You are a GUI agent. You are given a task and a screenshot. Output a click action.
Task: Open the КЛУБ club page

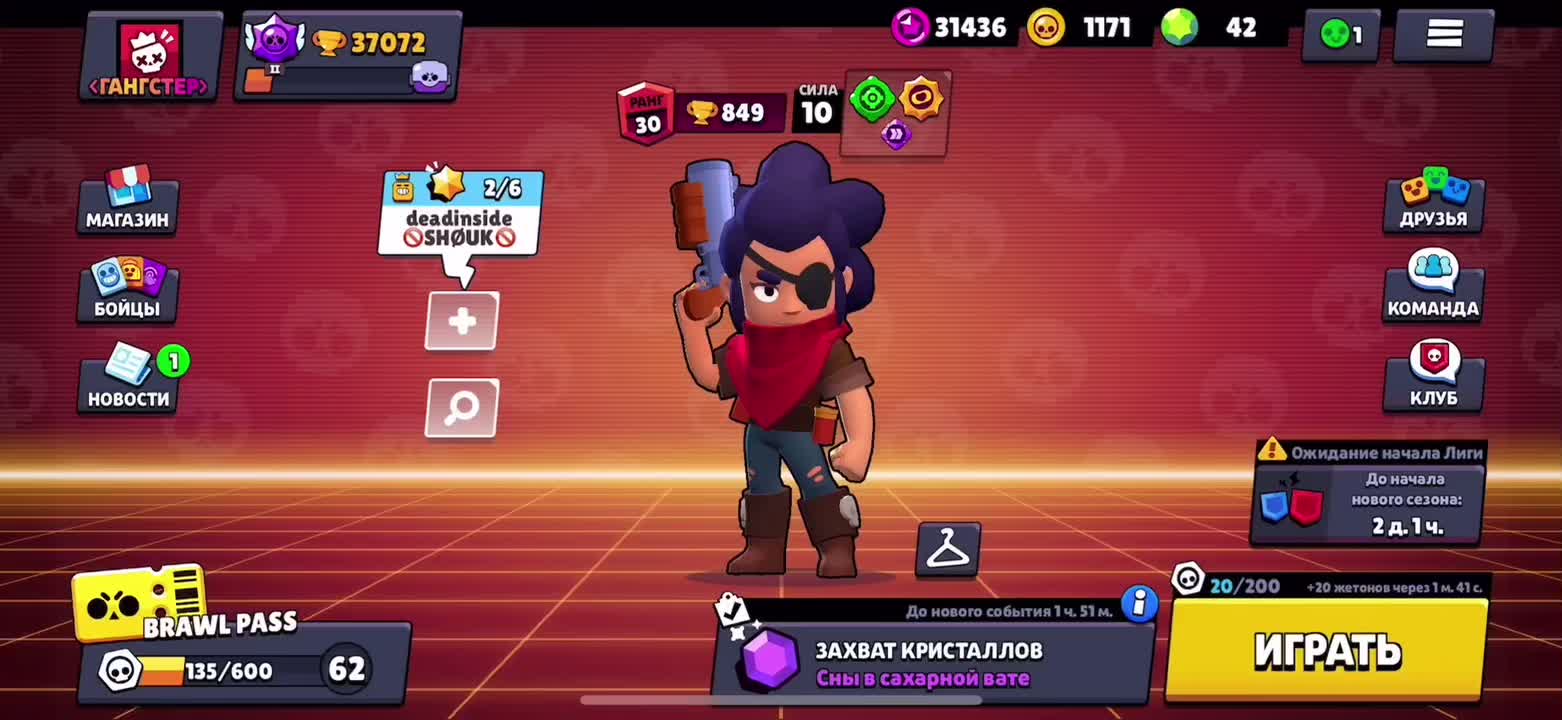point(1433,376)
